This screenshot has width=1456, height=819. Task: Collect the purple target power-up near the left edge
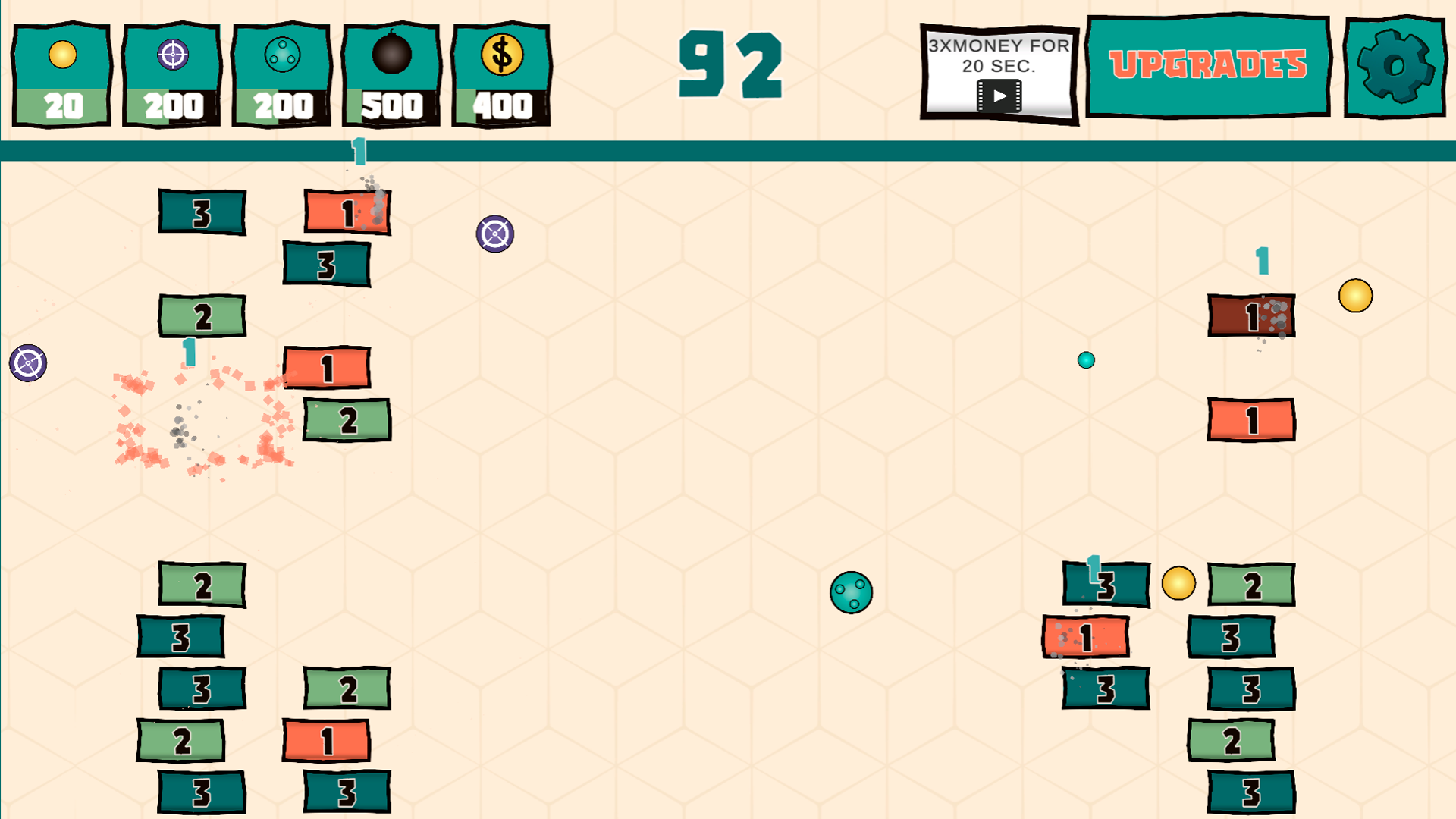pos(27,364)
